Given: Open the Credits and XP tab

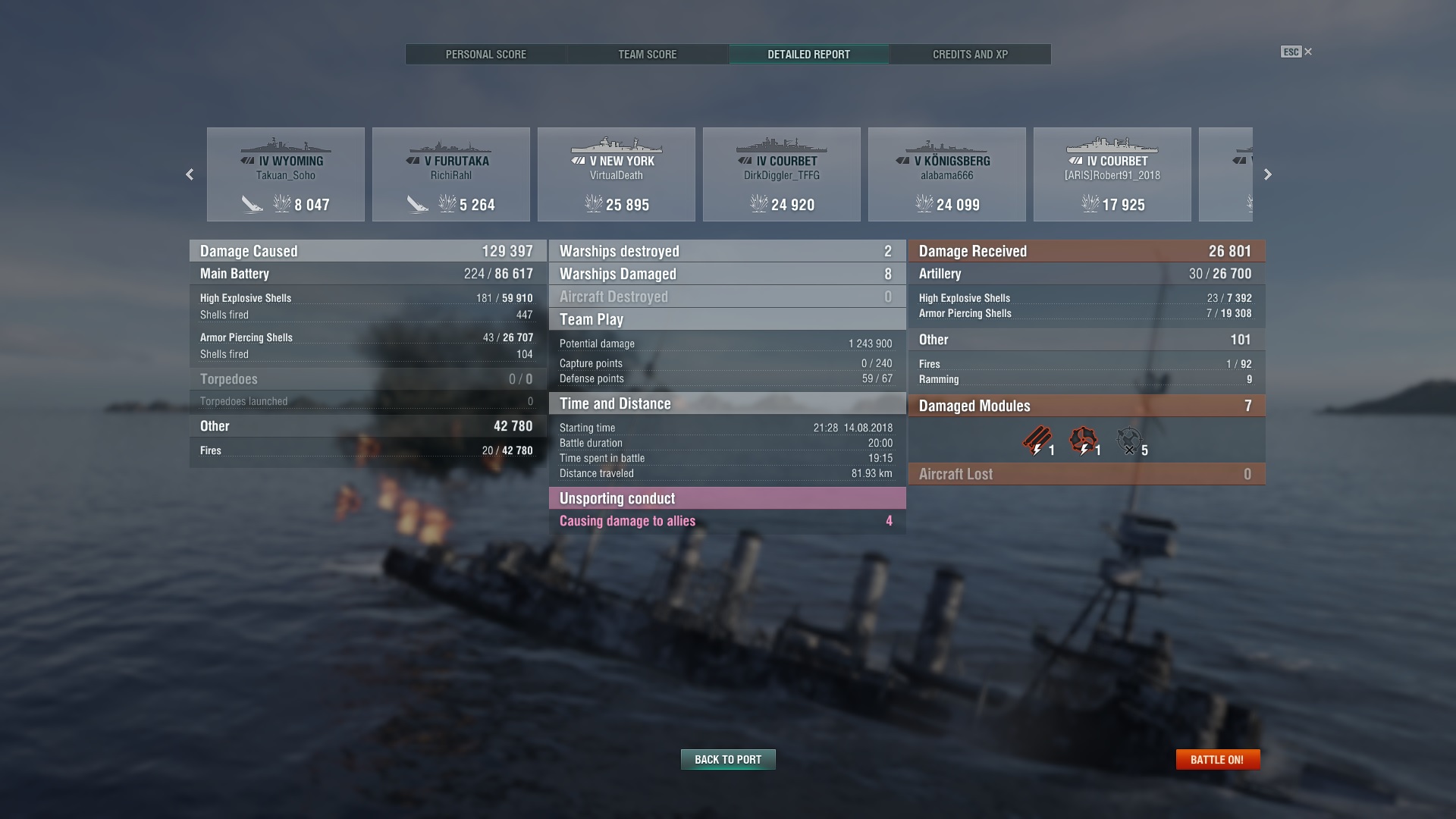Looking at the screenshot, I should (x=970, y=54).
